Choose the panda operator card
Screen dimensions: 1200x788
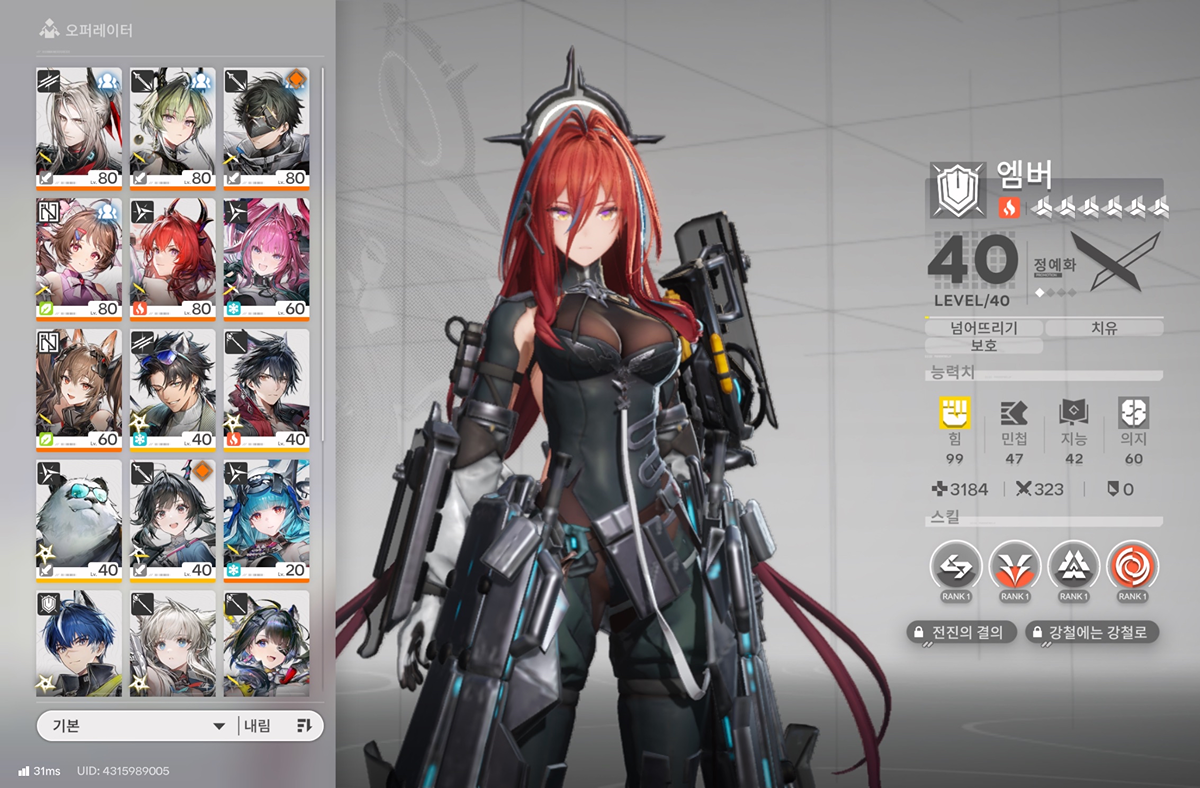pos(79,520)
